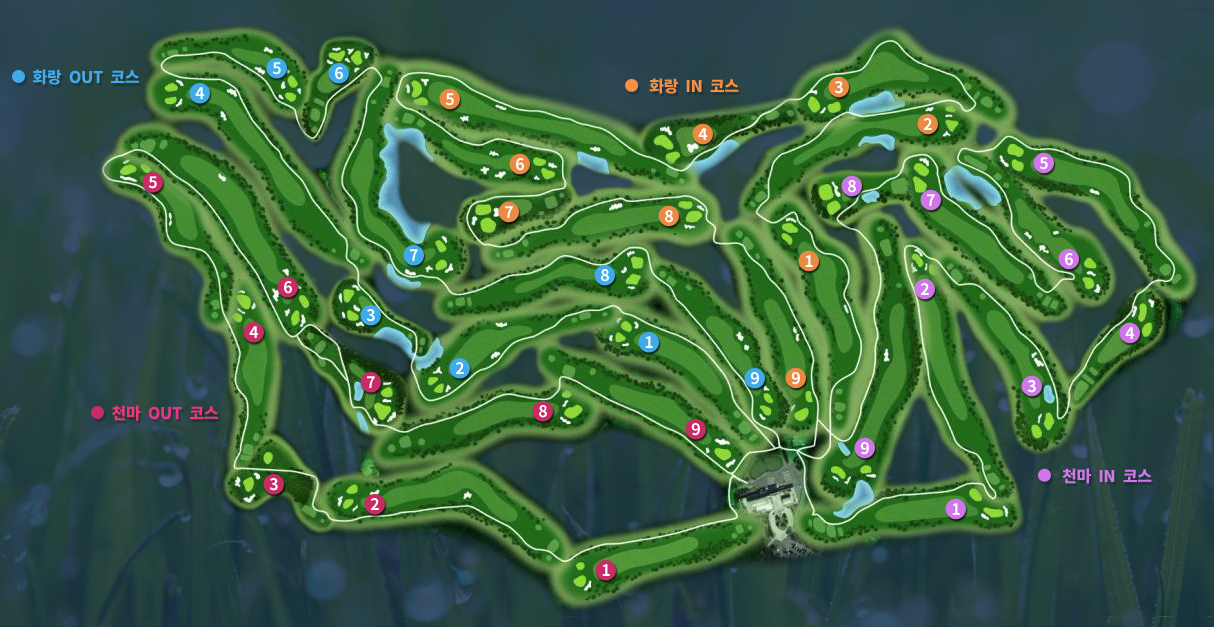The height and width of the screenshot is (627, 1214).
Task: Choose red hole 8 marker of 천마 OUT
Action: 543,411
